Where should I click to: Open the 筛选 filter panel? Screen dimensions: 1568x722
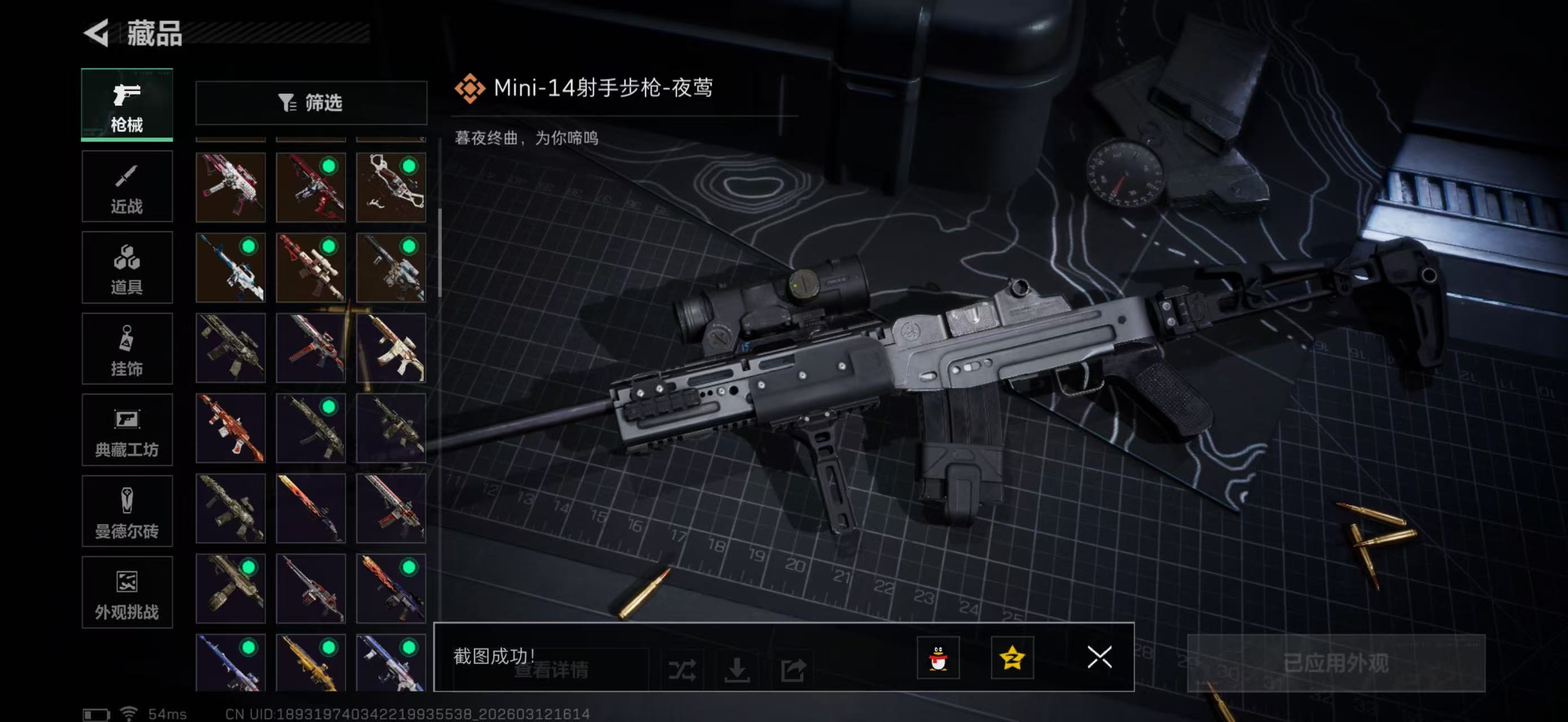point(311,103)
